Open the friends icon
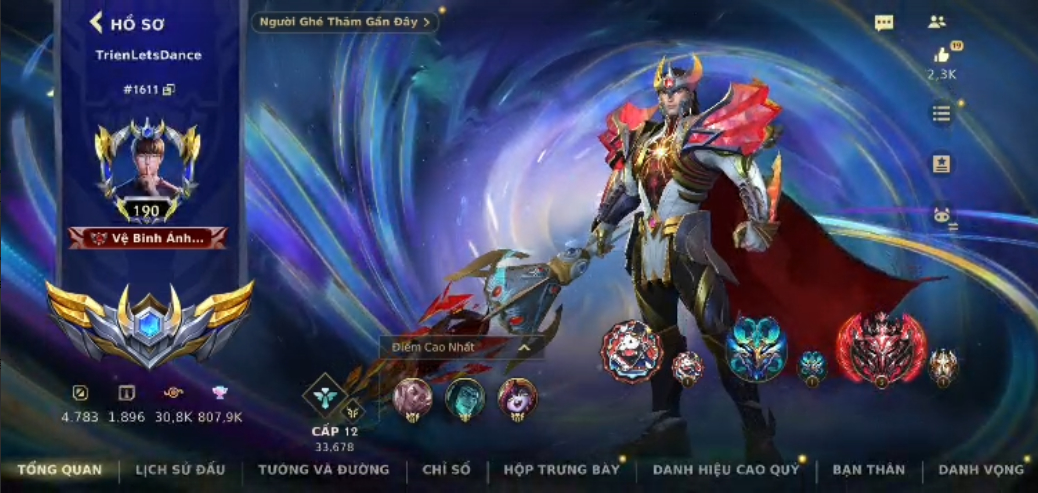Viewport: 1038px width, 493px height. point(937,21)
